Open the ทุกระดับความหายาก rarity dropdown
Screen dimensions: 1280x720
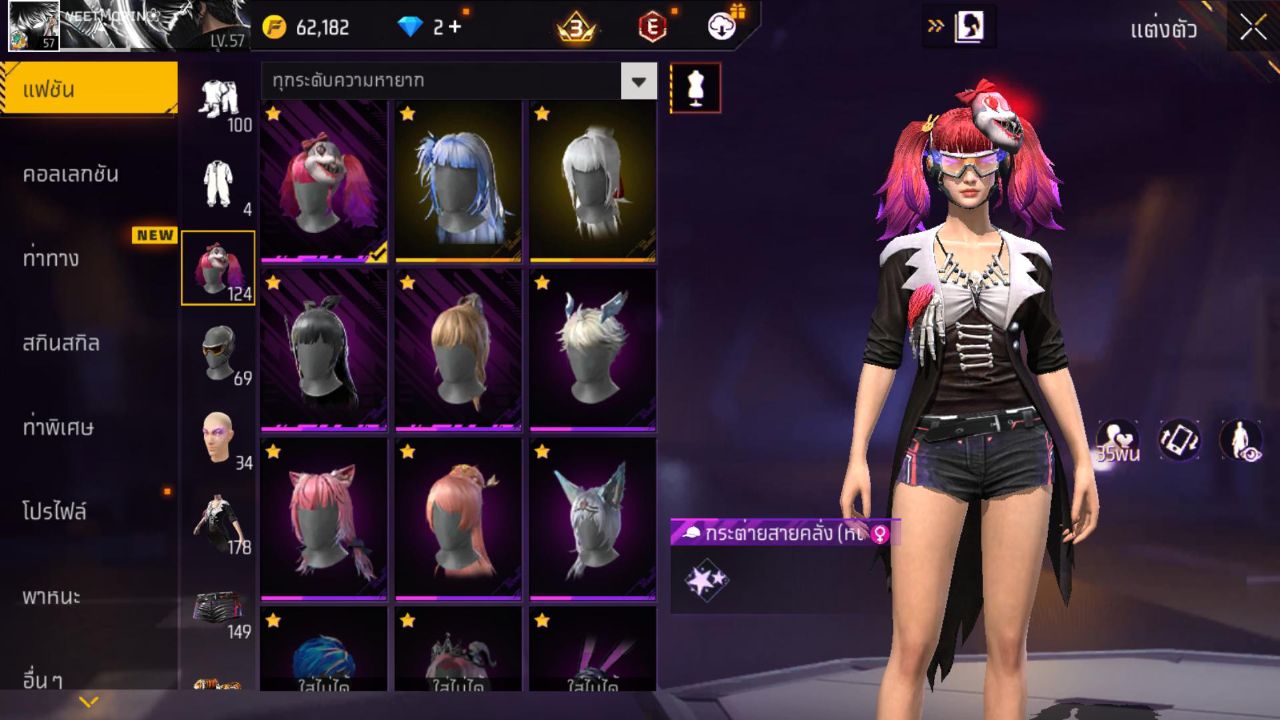[x=459, y=81]
